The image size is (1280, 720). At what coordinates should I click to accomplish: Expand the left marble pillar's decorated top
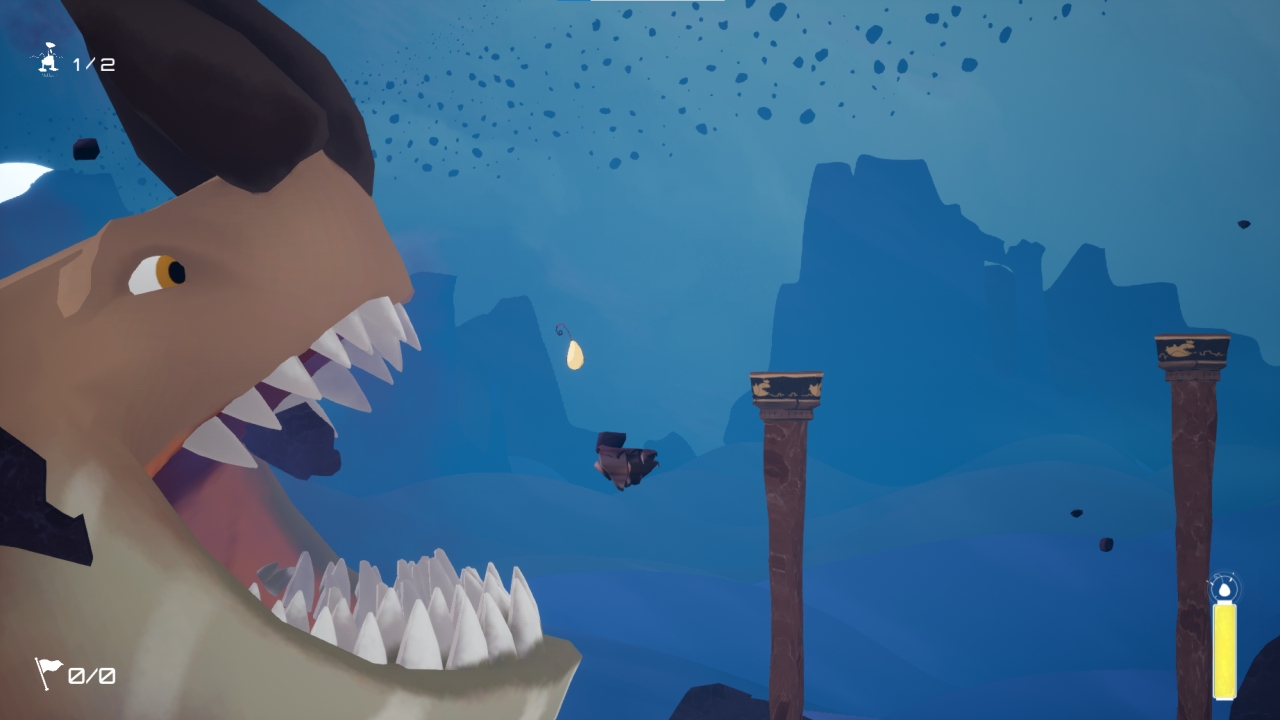[786, 390]
